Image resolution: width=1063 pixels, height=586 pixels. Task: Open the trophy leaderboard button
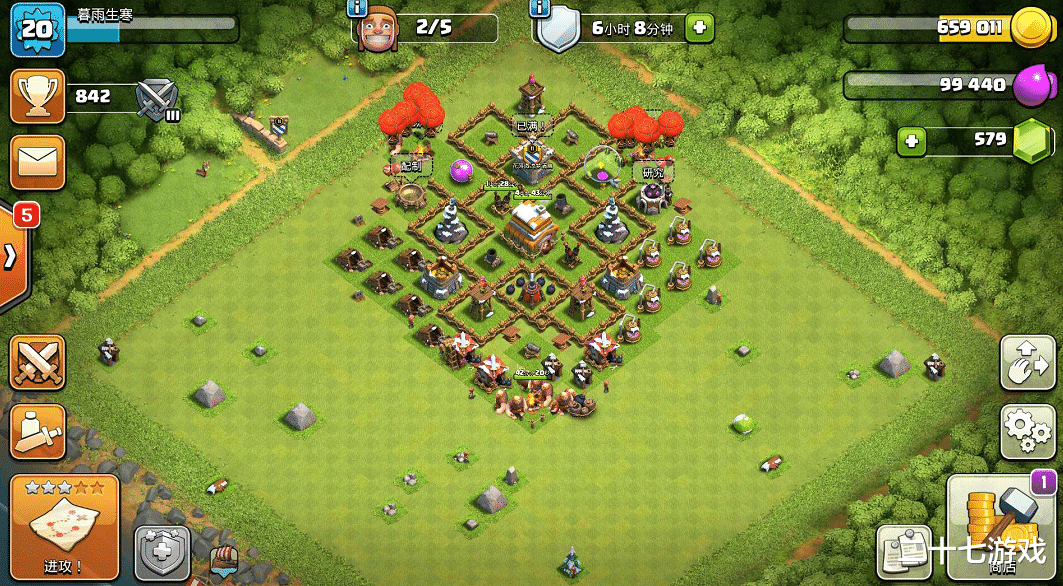pyautogui.click(x=37, y=97)
